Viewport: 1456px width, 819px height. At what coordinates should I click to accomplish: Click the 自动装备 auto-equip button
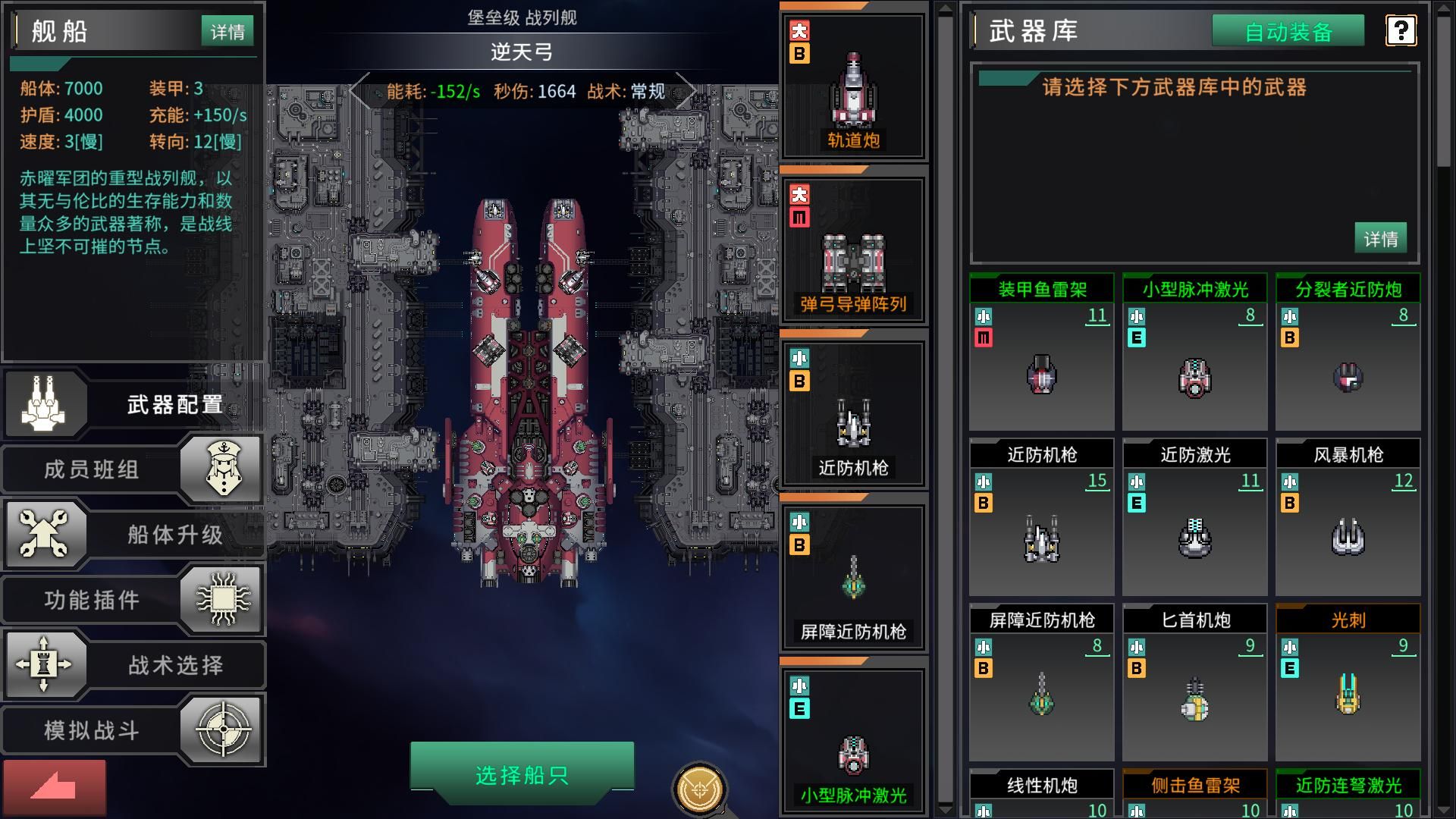coord(1288,32)
